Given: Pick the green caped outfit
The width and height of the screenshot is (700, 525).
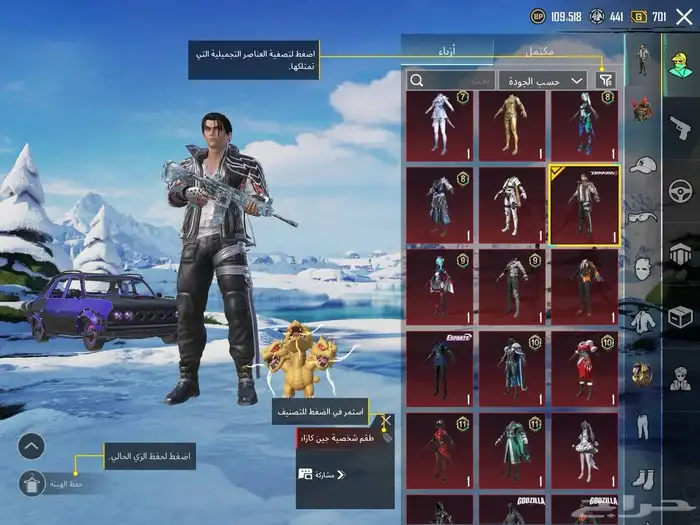Looking at the screenshot, I should pos(511,447).
